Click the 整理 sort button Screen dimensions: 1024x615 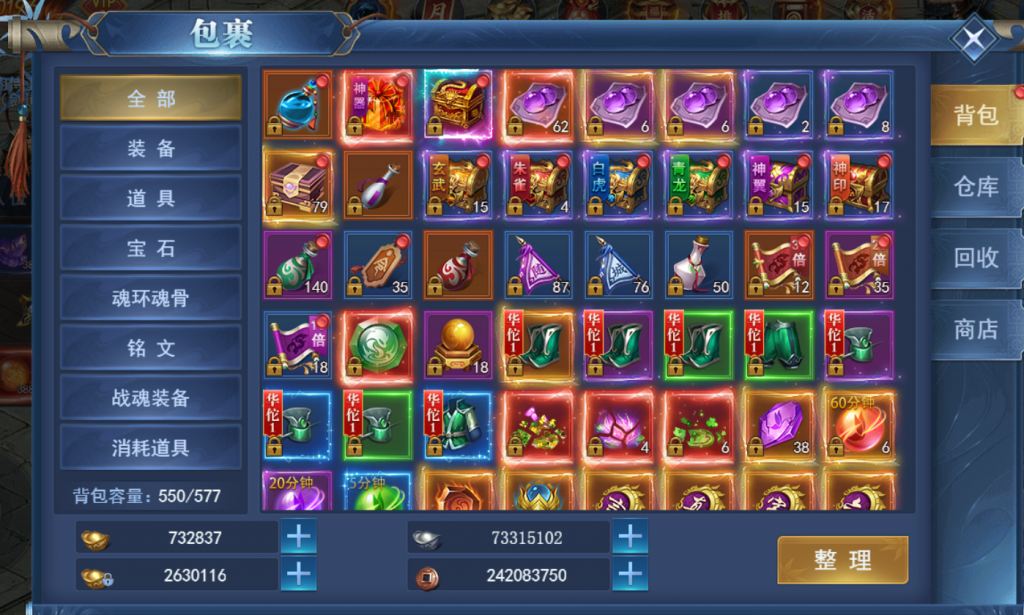point(842,560)
